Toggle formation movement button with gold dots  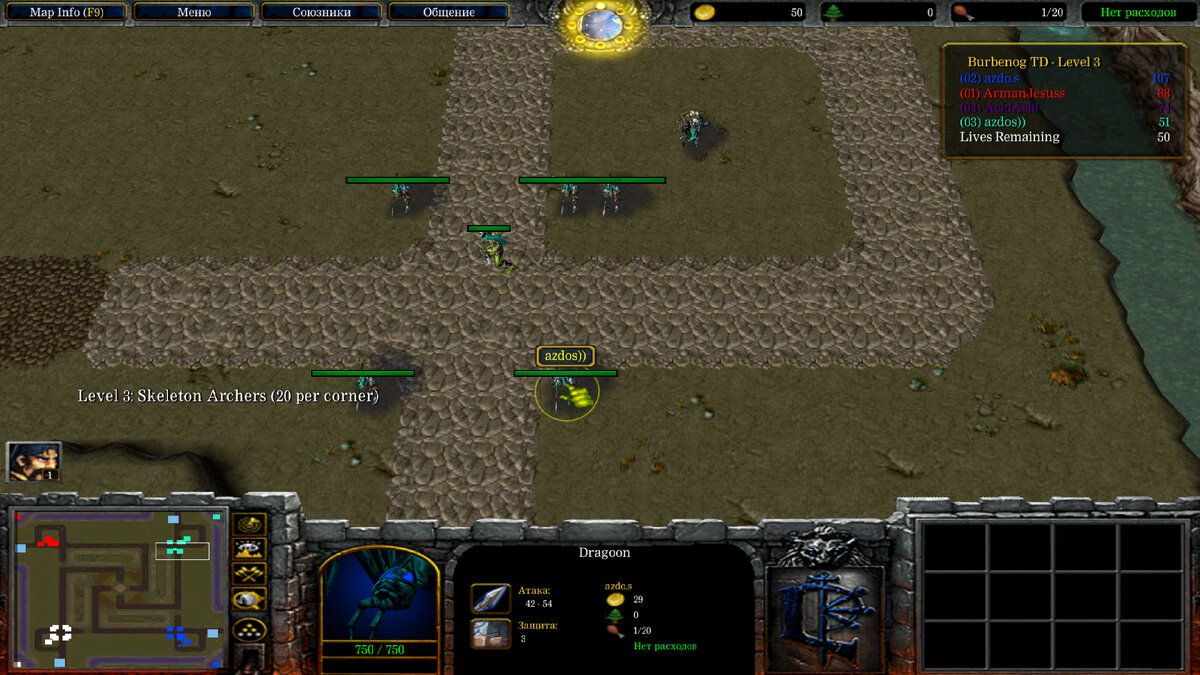pos(249,628)
